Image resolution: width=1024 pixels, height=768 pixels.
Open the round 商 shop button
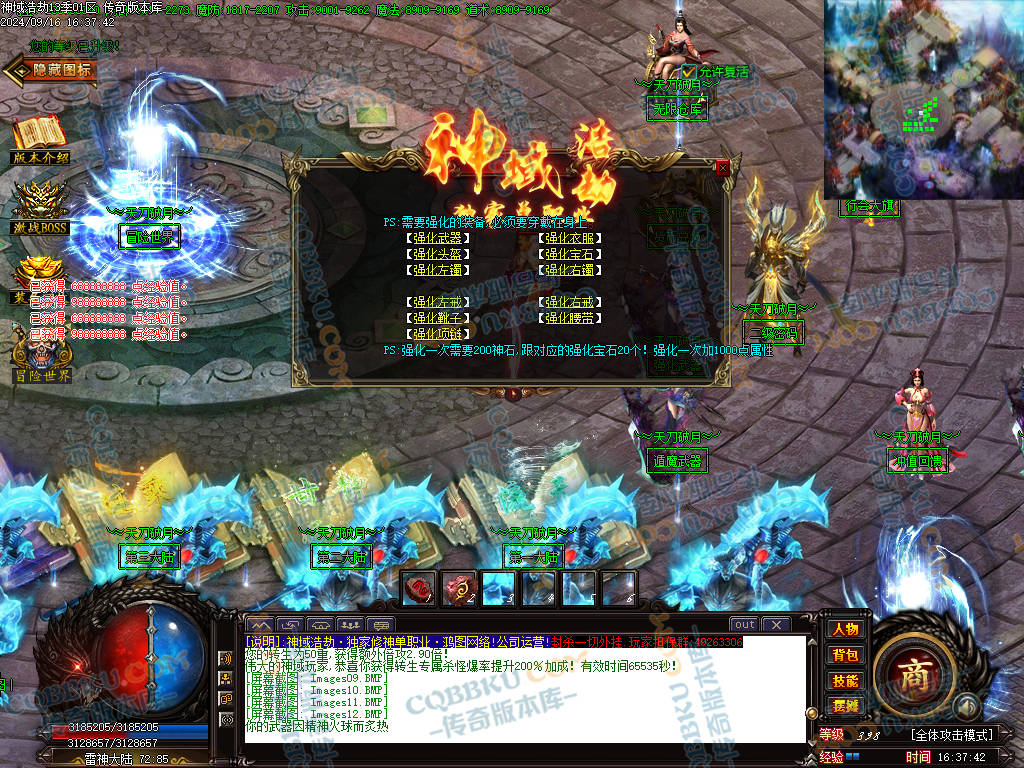point(911,671)
